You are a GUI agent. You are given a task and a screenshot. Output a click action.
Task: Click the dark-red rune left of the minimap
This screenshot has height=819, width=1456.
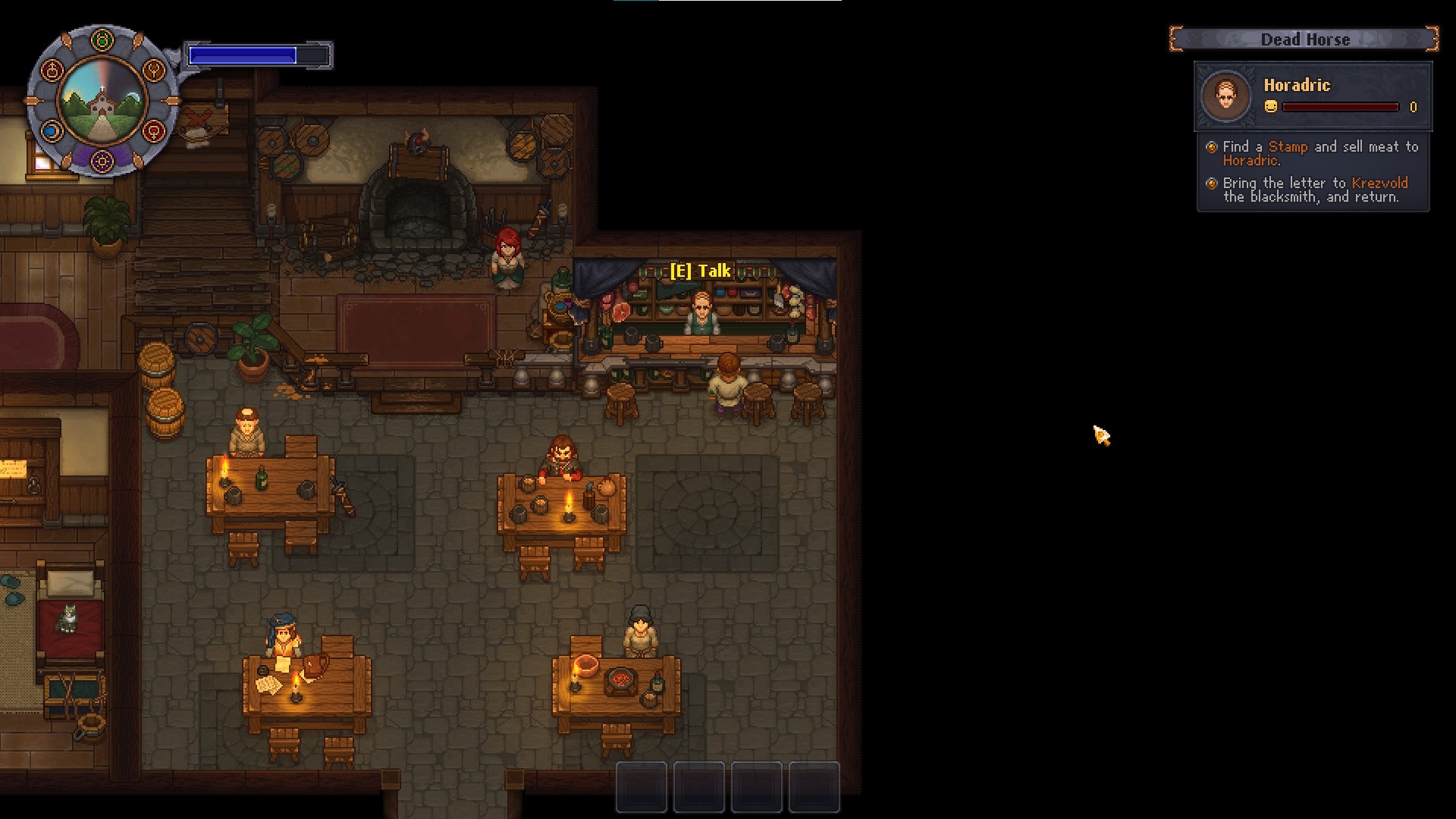(x=53, y=70)
